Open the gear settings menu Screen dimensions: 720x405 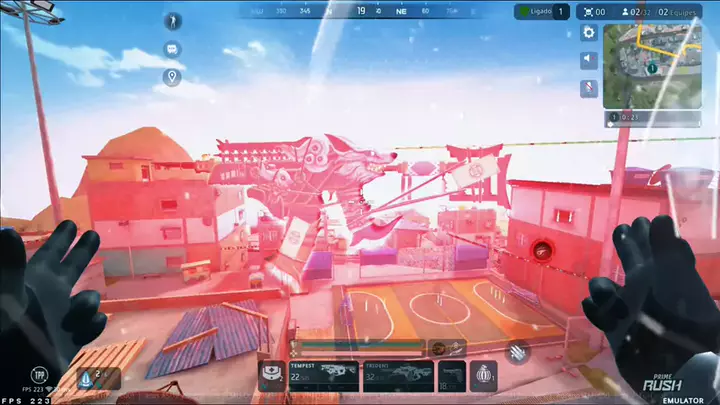click(589, 33)
